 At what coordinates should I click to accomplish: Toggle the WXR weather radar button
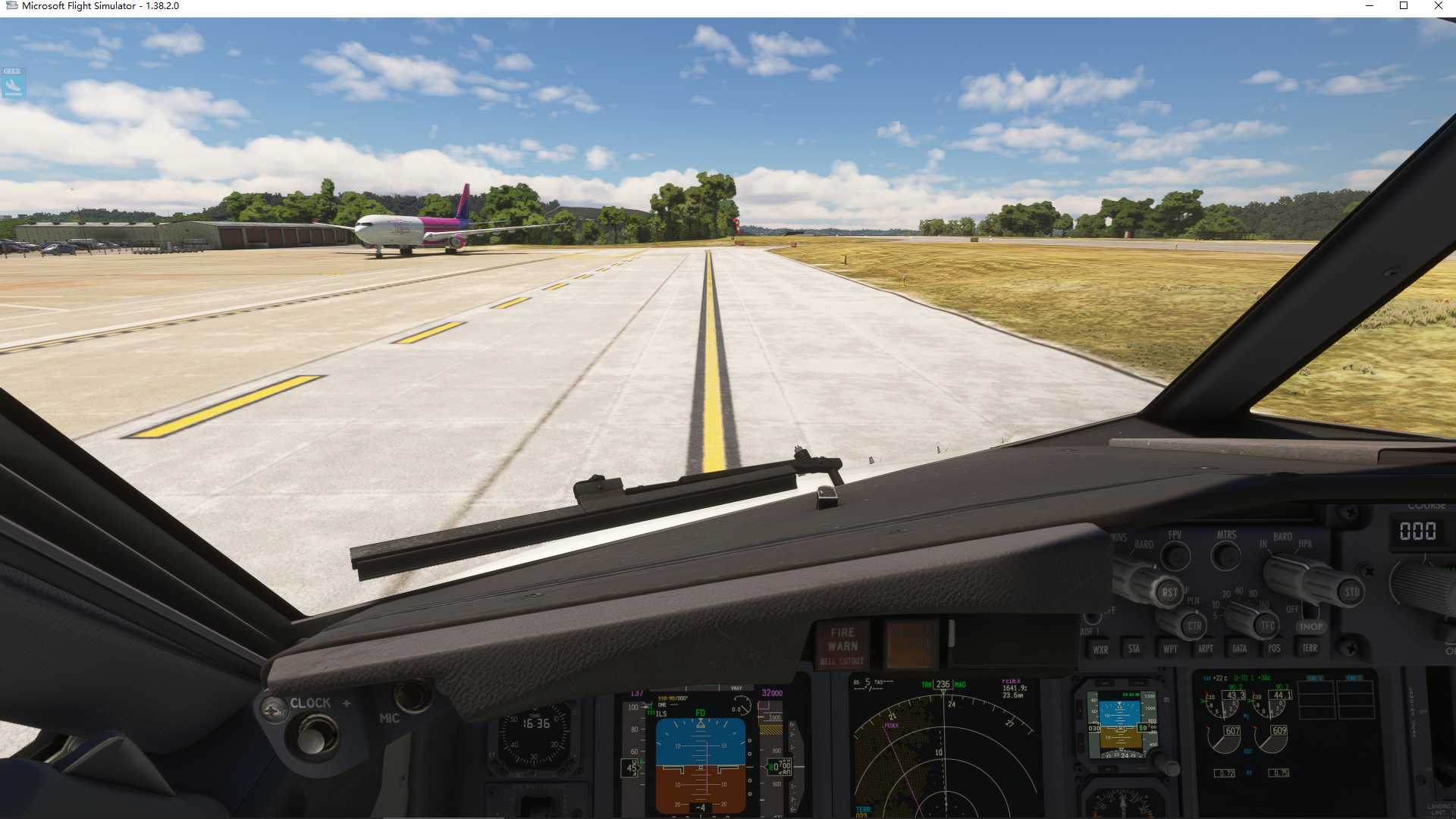1100,649
